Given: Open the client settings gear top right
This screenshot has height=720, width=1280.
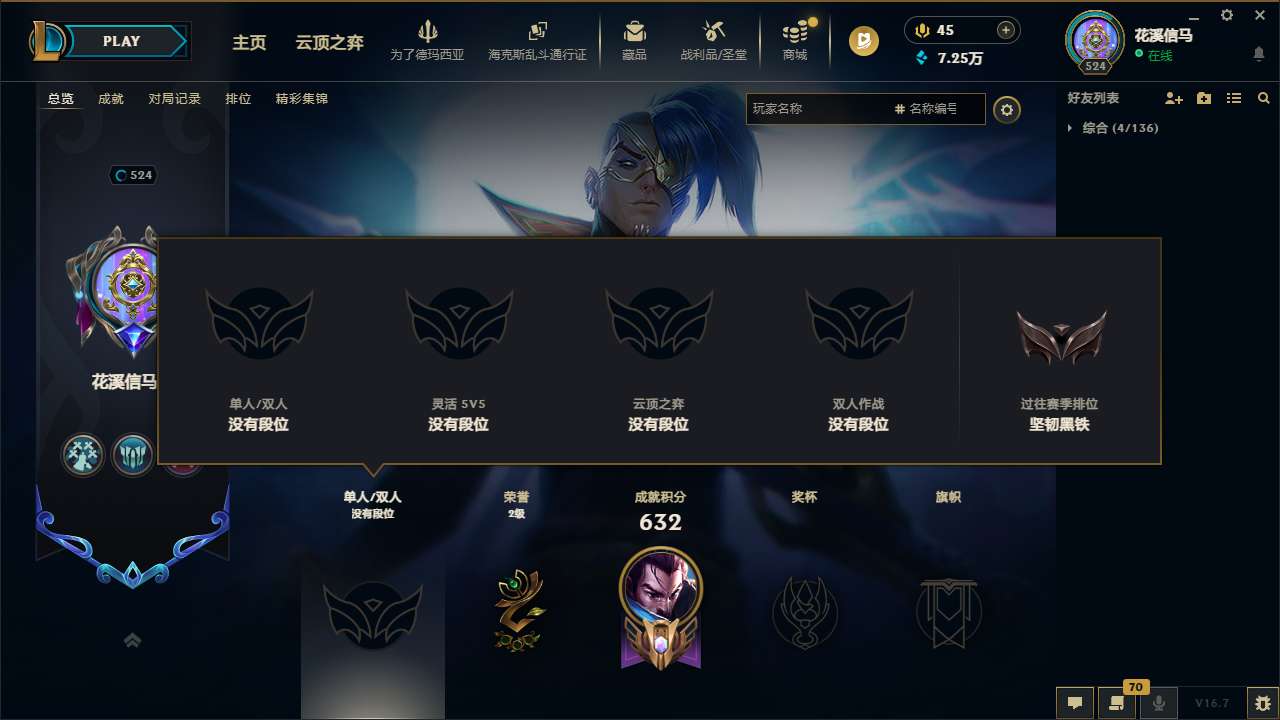Looking at the screenshot, I should point(1226,15).
